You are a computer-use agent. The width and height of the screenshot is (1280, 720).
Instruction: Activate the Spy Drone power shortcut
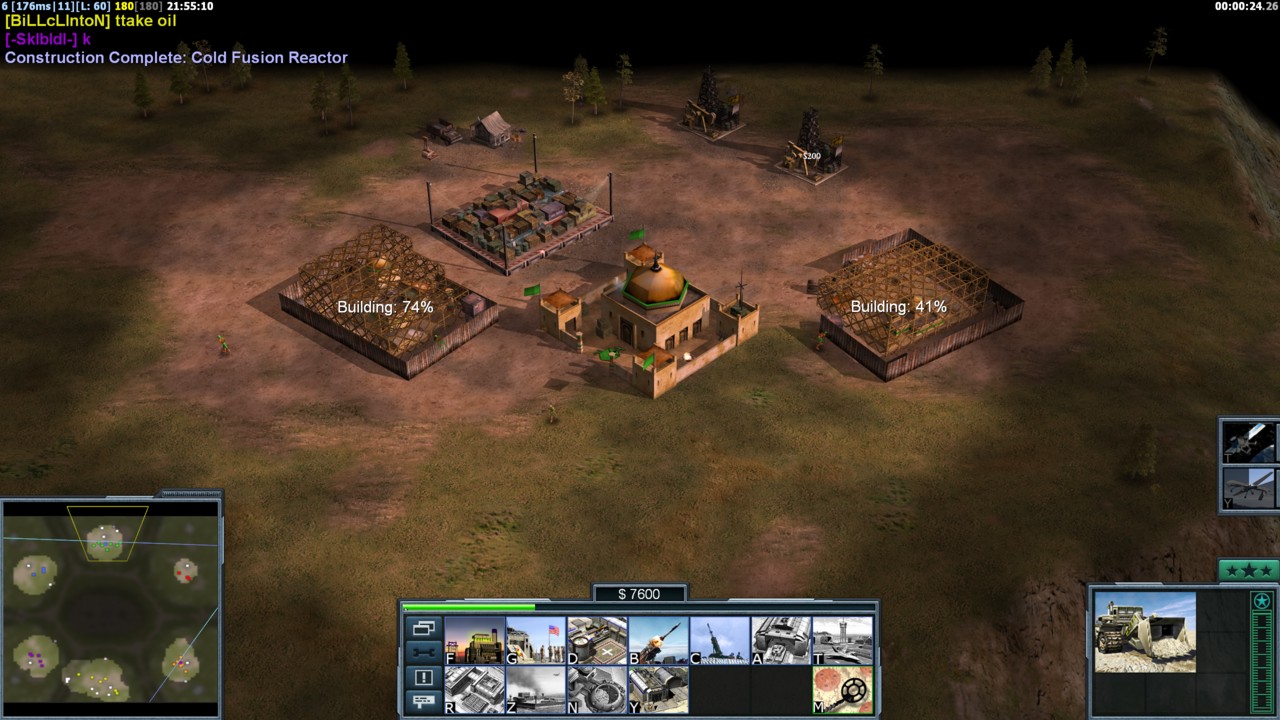pyautogui.click(x=1250, y=489)
